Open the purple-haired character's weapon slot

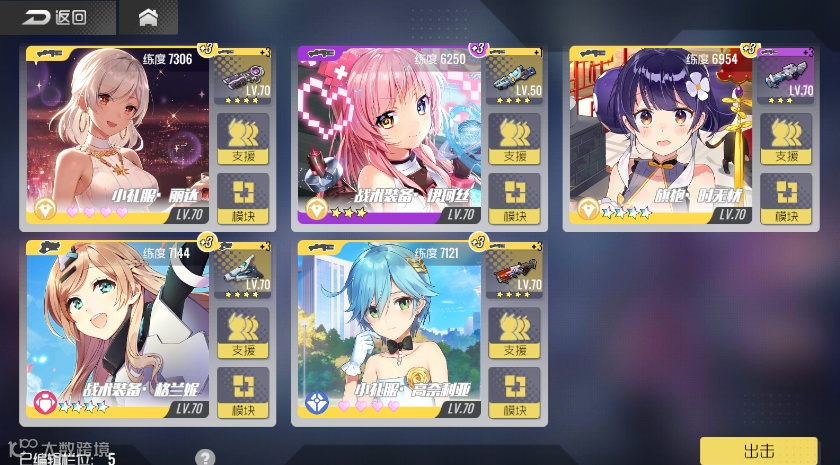tap(786, 76)
